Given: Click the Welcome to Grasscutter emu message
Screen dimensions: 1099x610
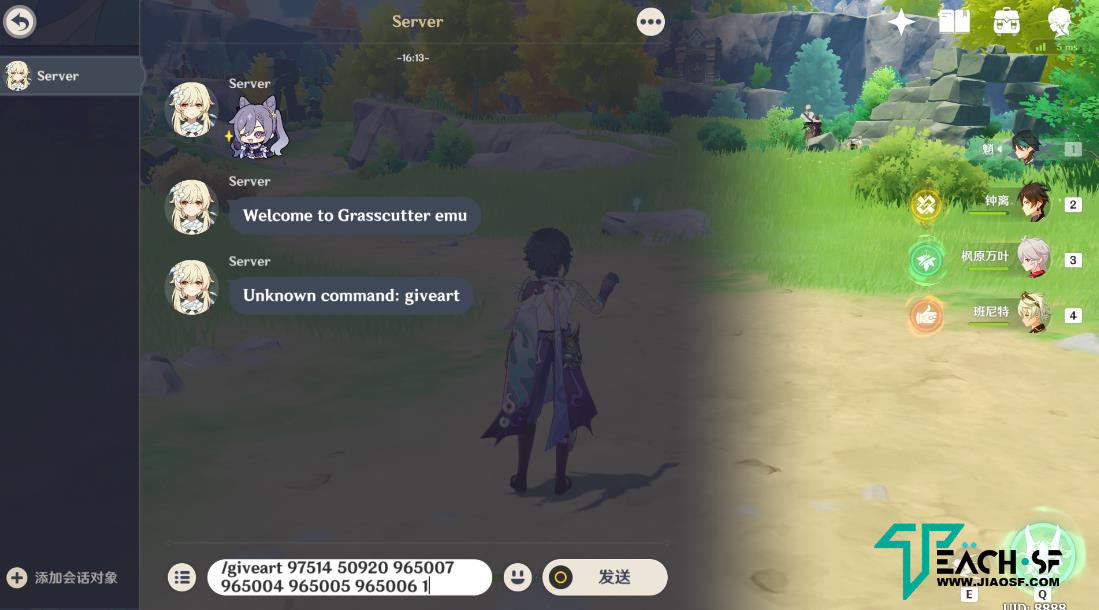Looking at the screenshot, I should click(x=355, y=216).
